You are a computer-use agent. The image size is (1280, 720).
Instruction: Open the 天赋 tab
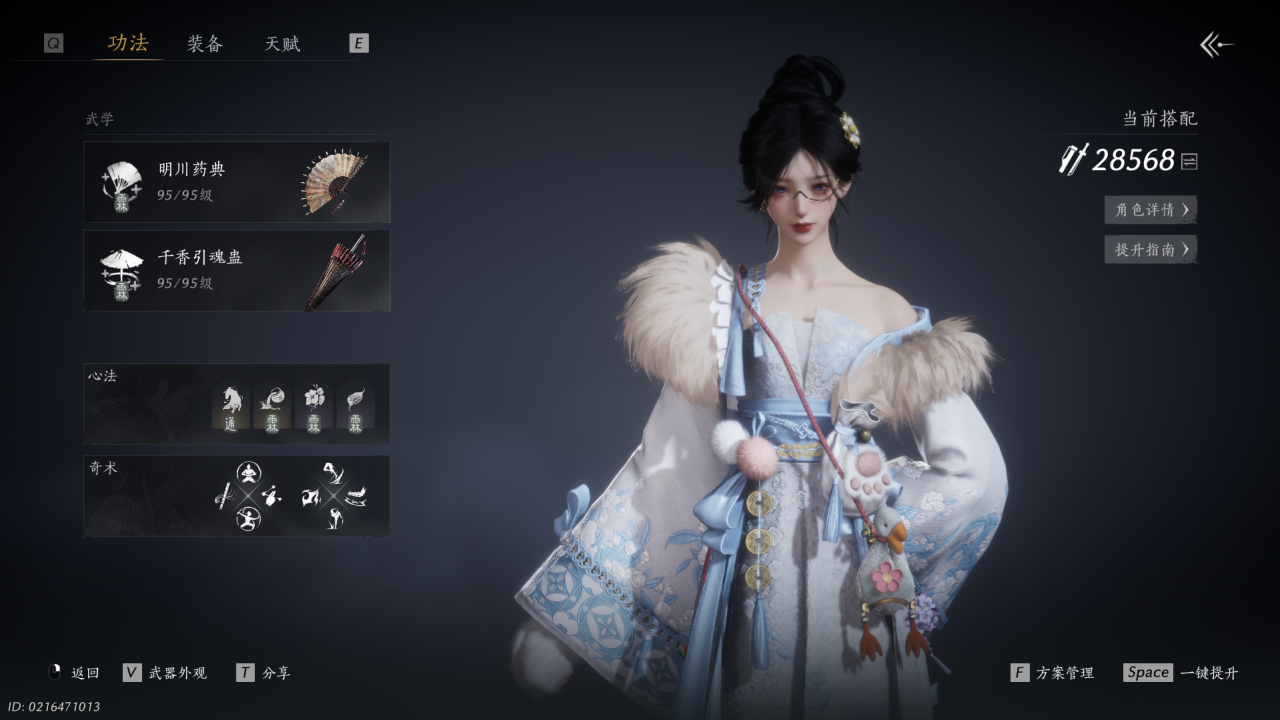point(282,44)
